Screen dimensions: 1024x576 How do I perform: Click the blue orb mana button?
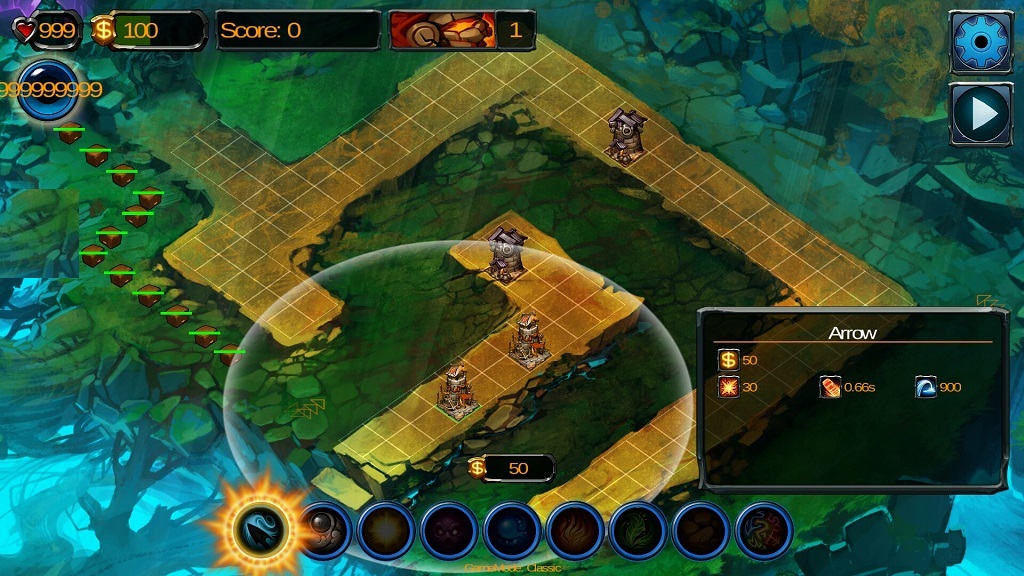(x=47, y=89)
